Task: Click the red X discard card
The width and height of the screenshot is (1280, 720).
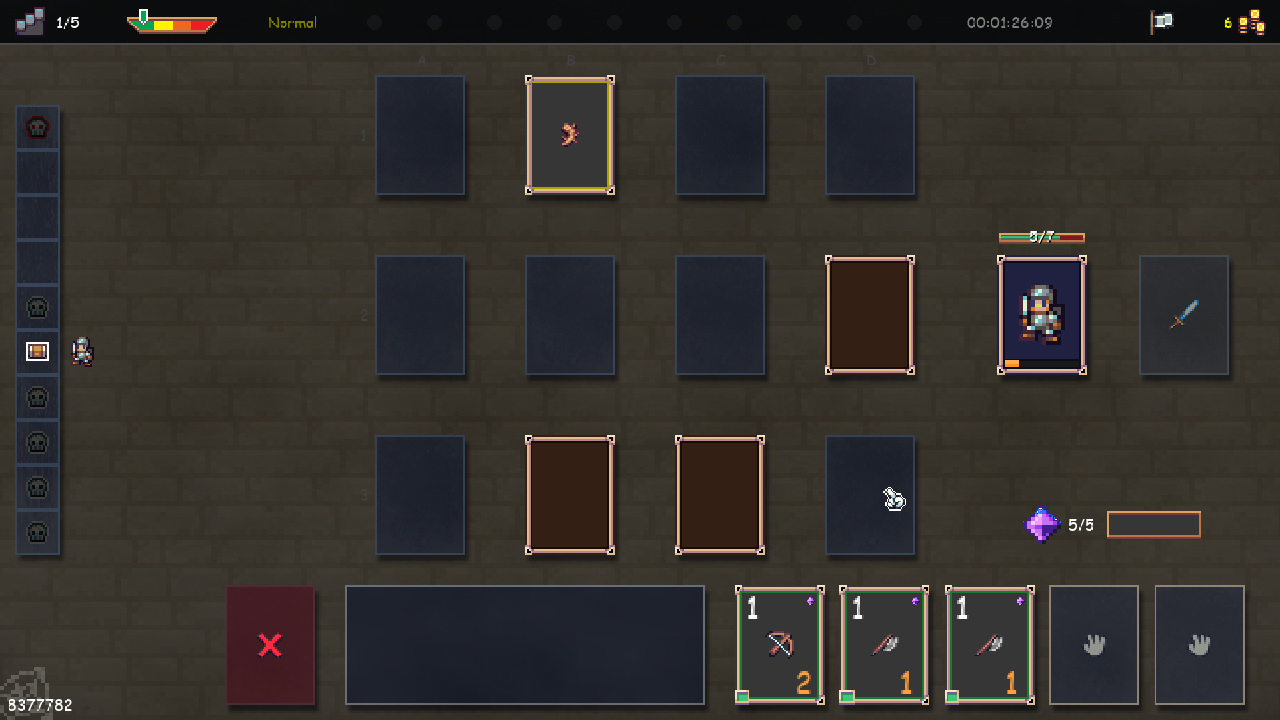Action: 270,645
